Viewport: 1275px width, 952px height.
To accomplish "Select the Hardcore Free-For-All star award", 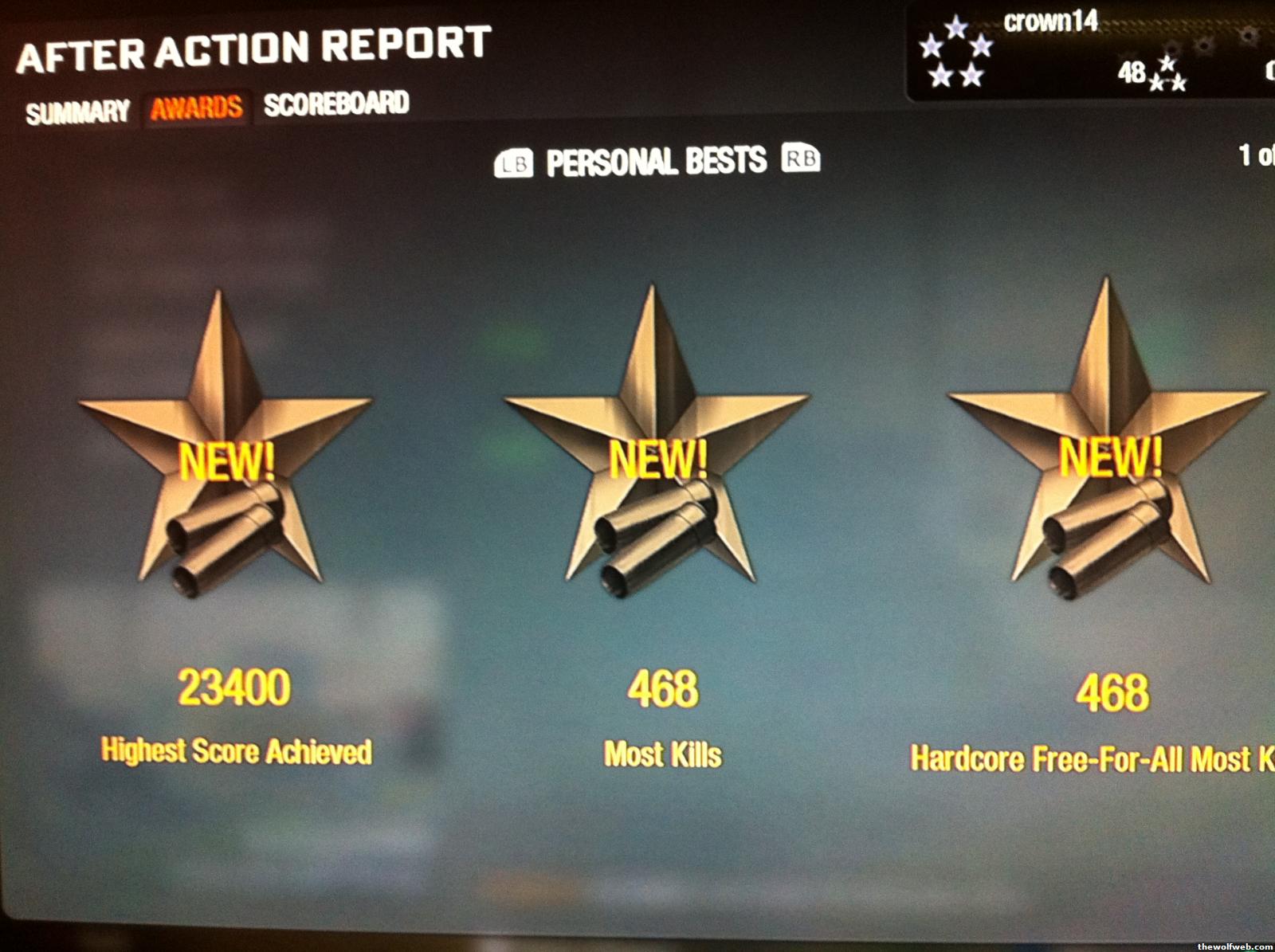I will (x=1109, y=458).
